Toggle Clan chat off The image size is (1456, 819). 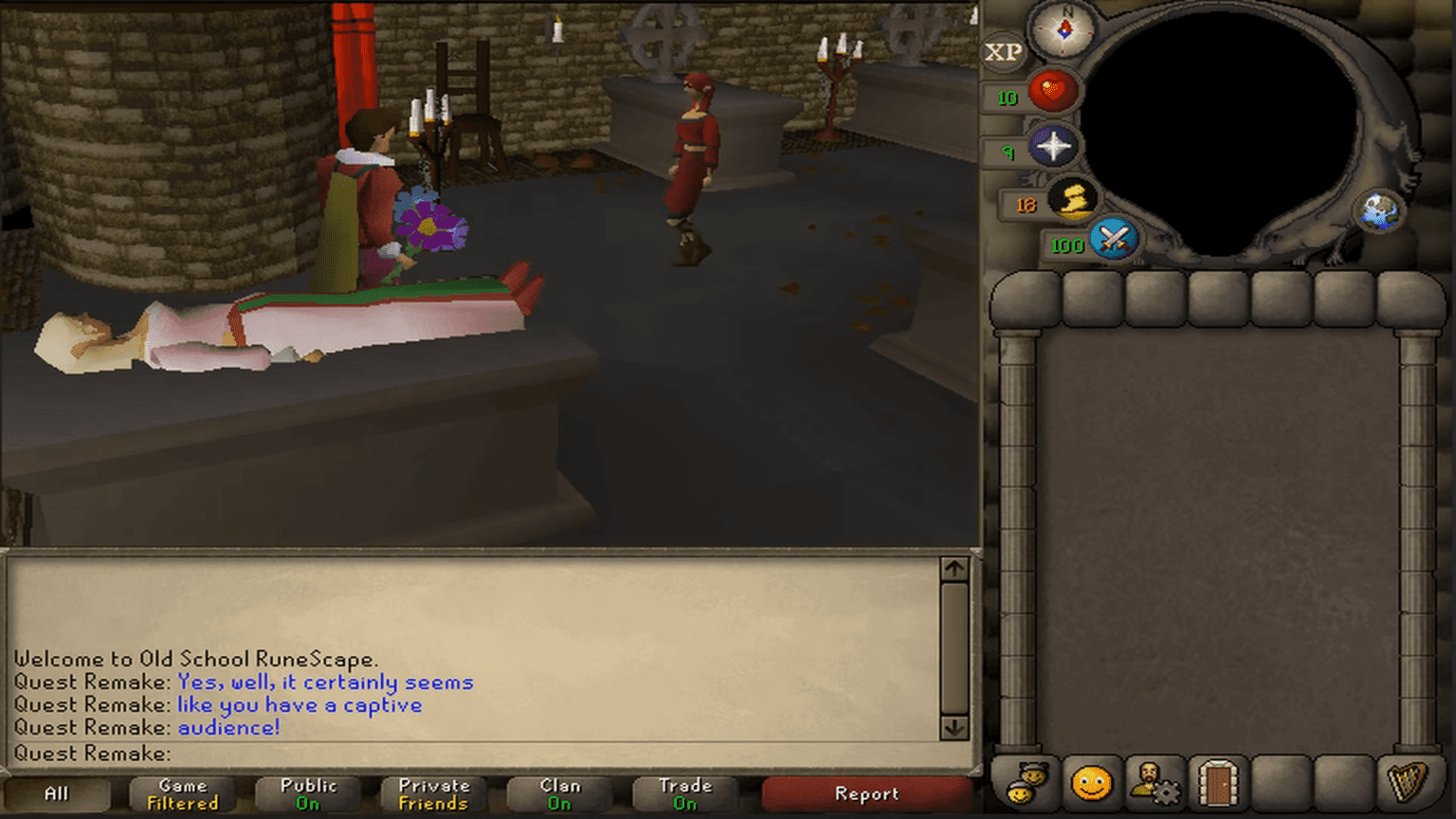(x=558, y=792)
